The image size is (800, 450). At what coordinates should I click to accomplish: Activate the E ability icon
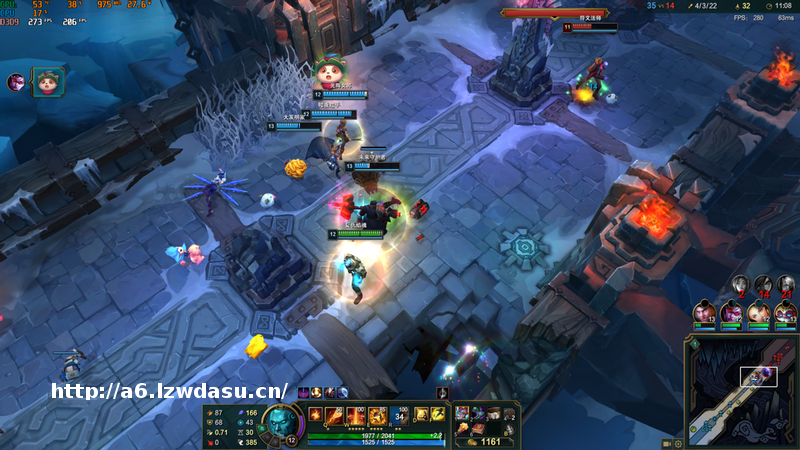point(378,415)
